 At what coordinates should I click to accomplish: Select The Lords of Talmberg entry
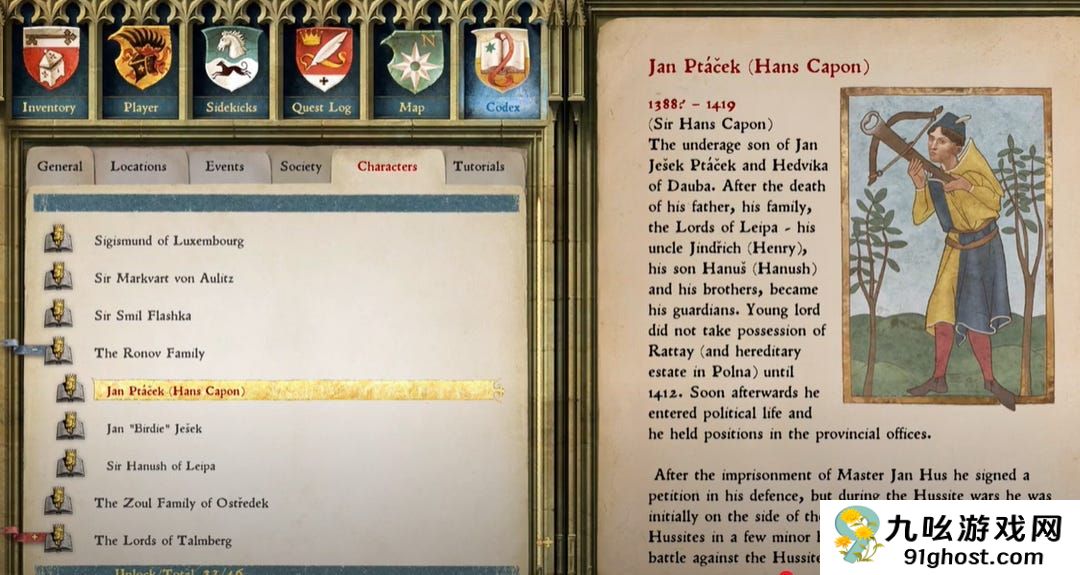coord(162,541)
